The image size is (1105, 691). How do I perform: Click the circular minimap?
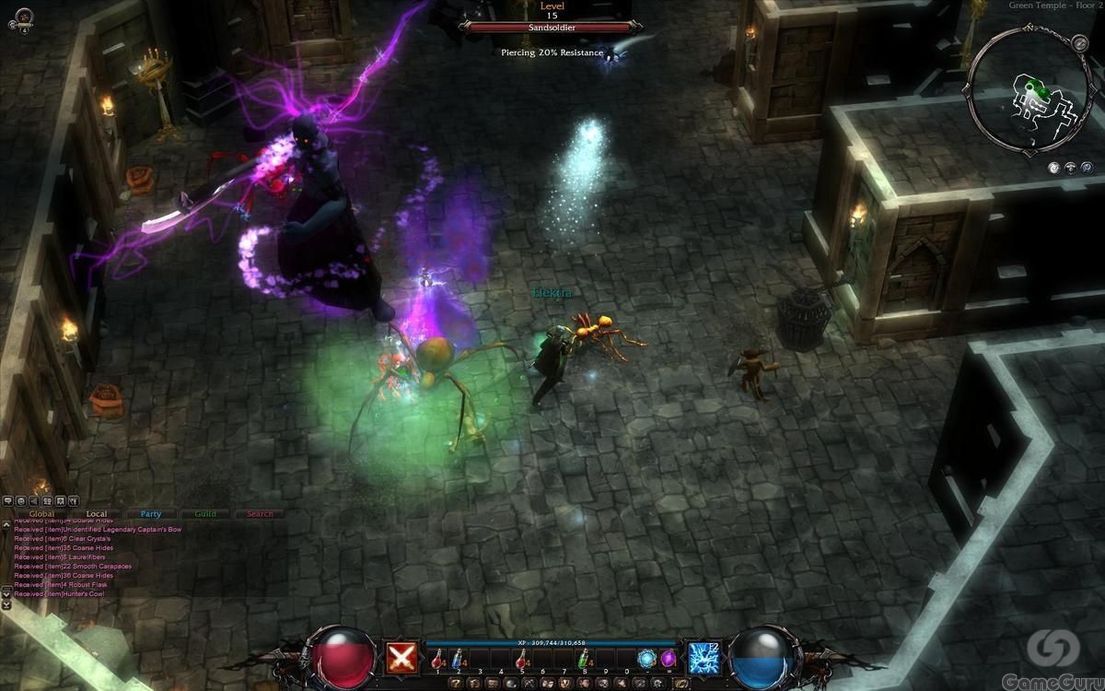pos(1028,90)
